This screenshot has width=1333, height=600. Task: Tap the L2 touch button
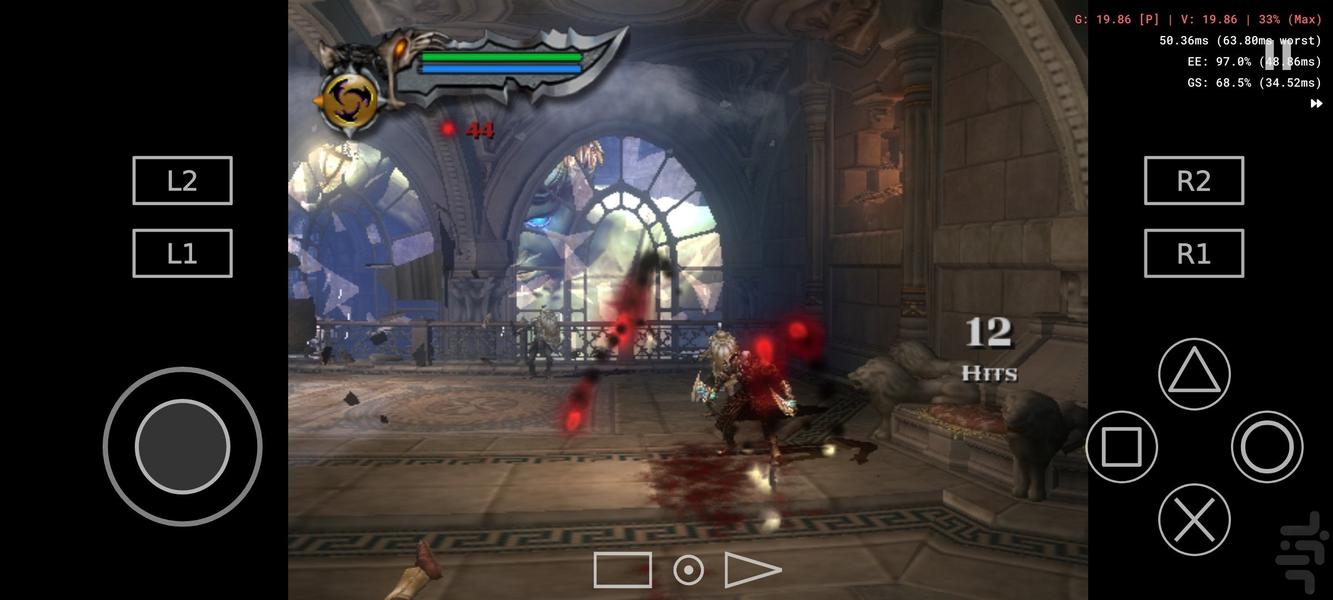(182, 181)
